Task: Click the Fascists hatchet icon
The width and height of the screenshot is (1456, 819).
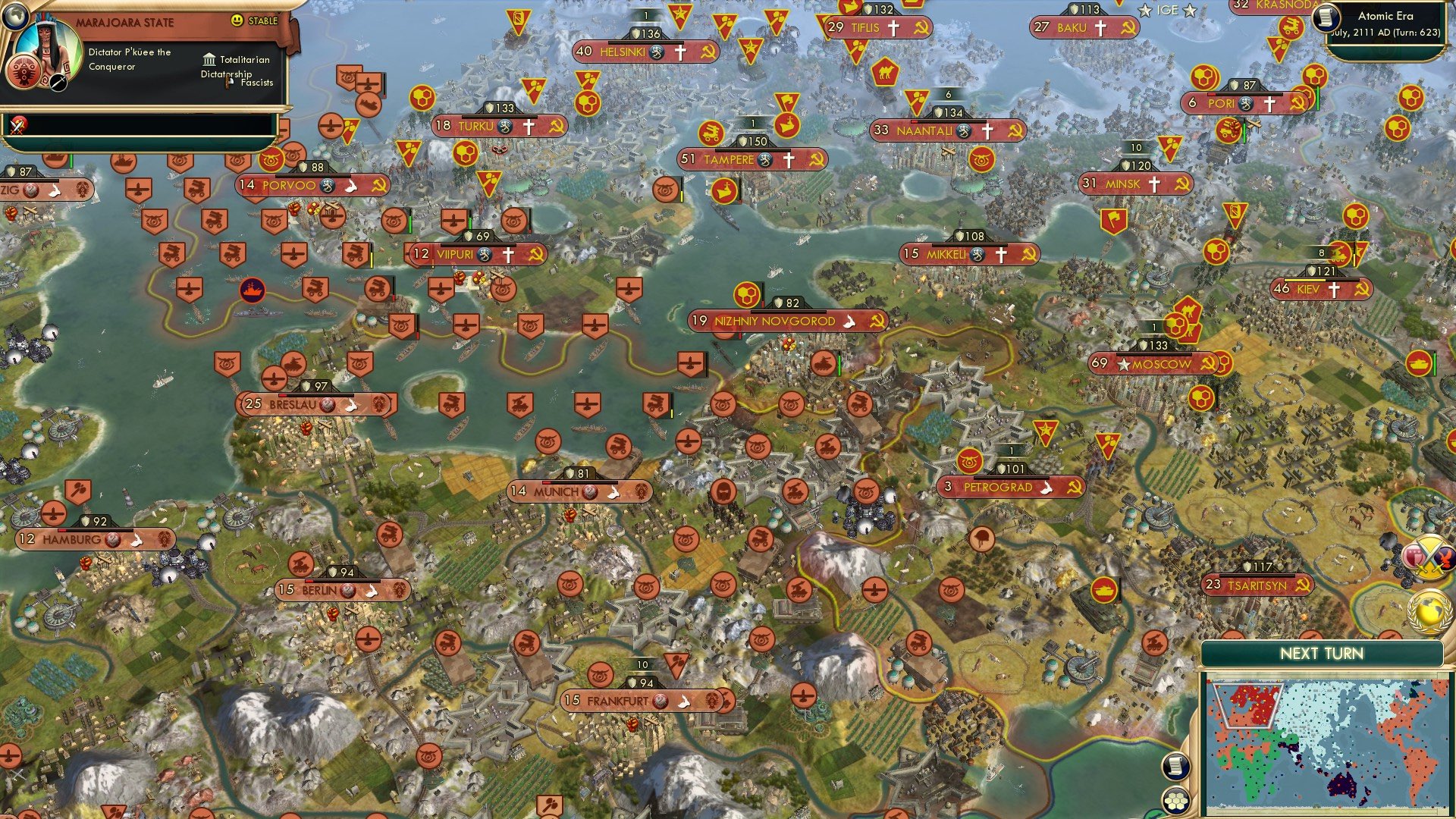Action: tap(227, 83)
